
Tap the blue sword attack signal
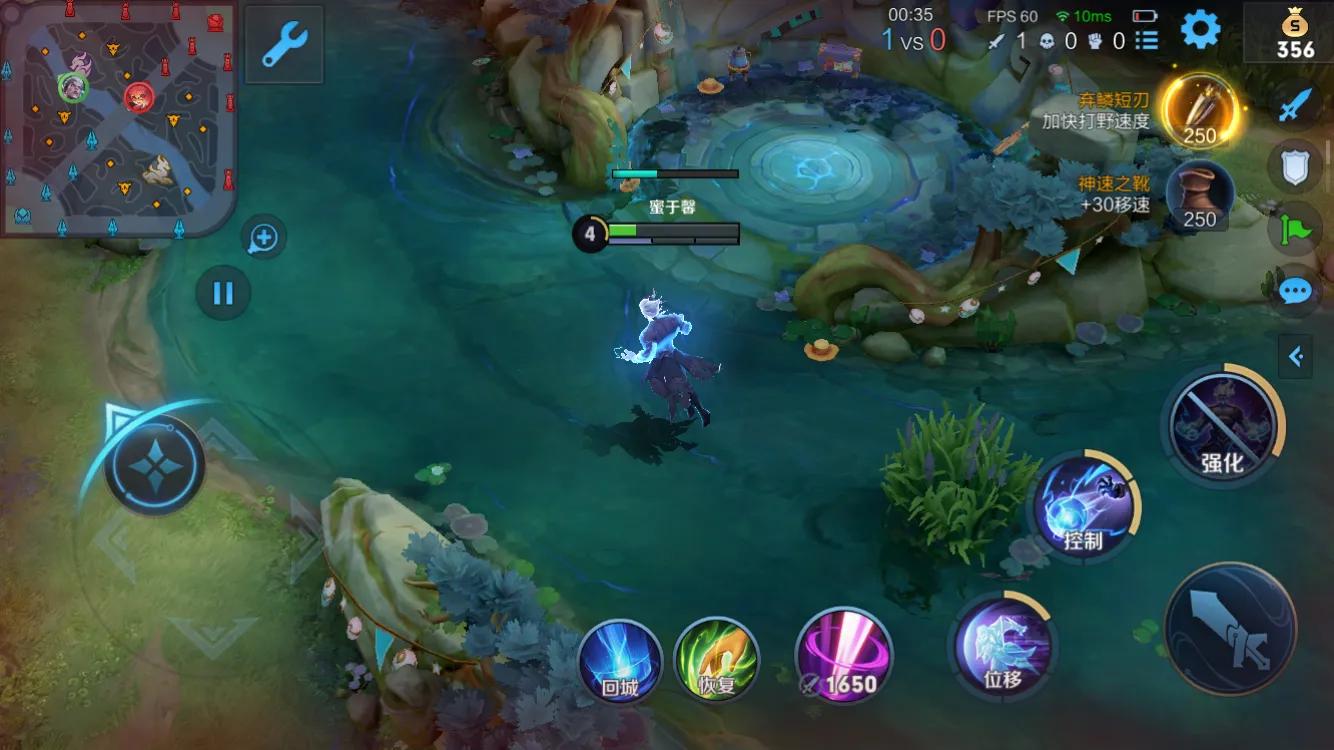1295,104
